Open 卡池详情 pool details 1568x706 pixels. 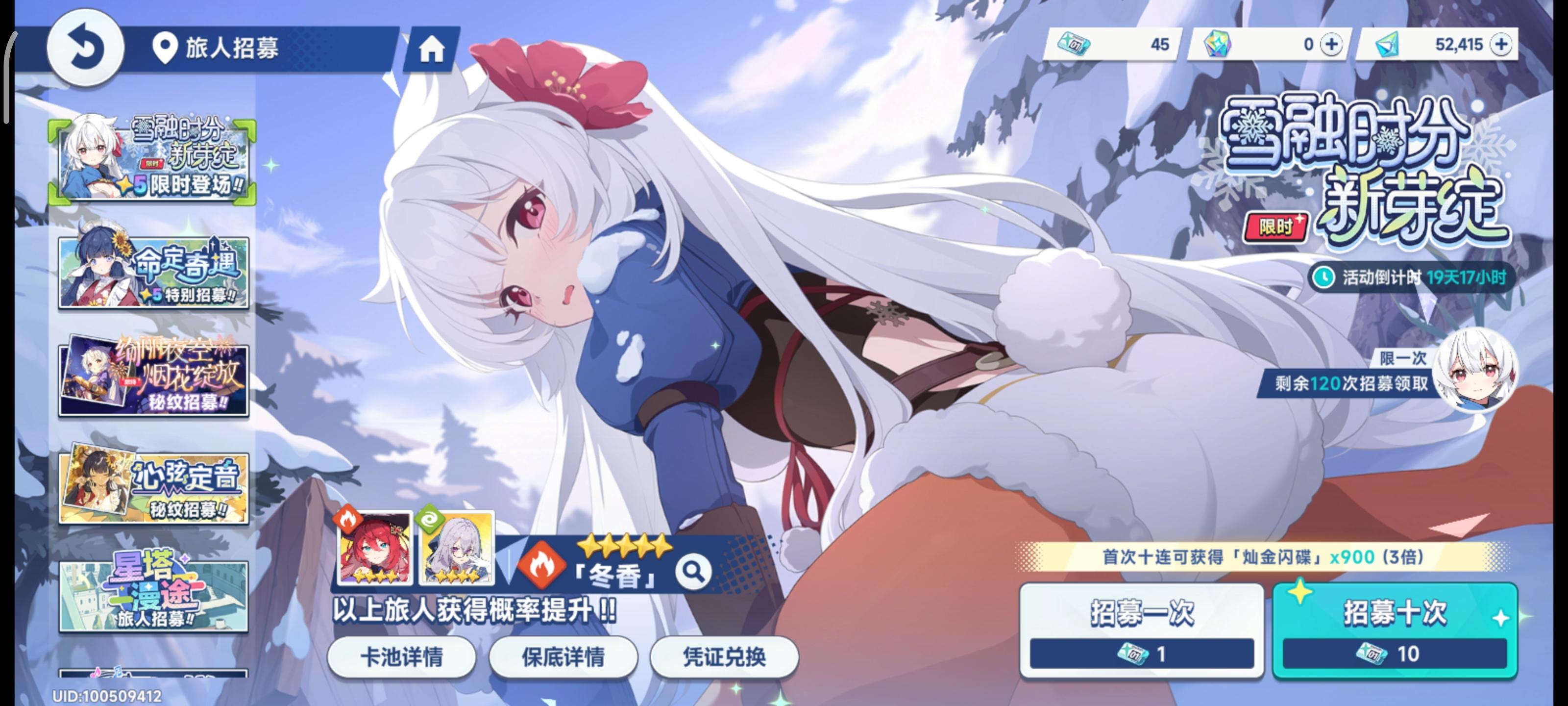pos(403,657)
